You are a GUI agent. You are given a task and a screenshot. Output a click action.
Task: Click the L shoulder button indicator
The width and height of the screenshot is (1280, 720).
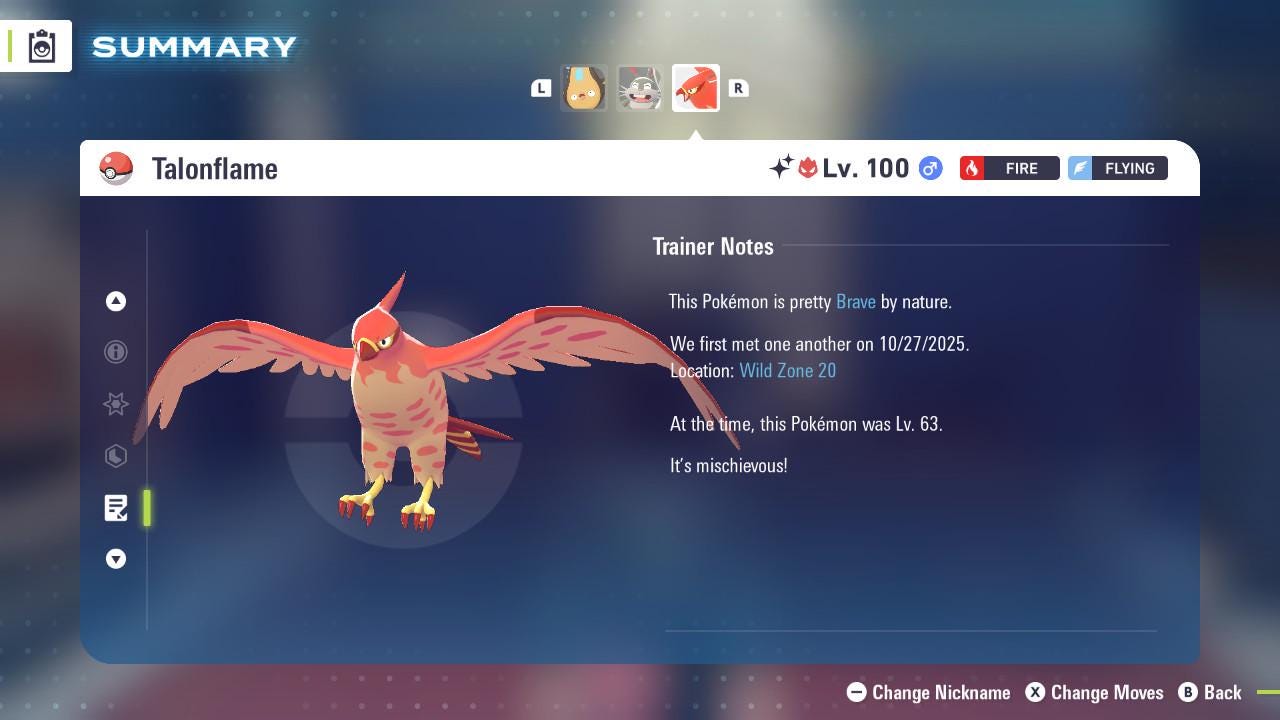coord(541,88)
